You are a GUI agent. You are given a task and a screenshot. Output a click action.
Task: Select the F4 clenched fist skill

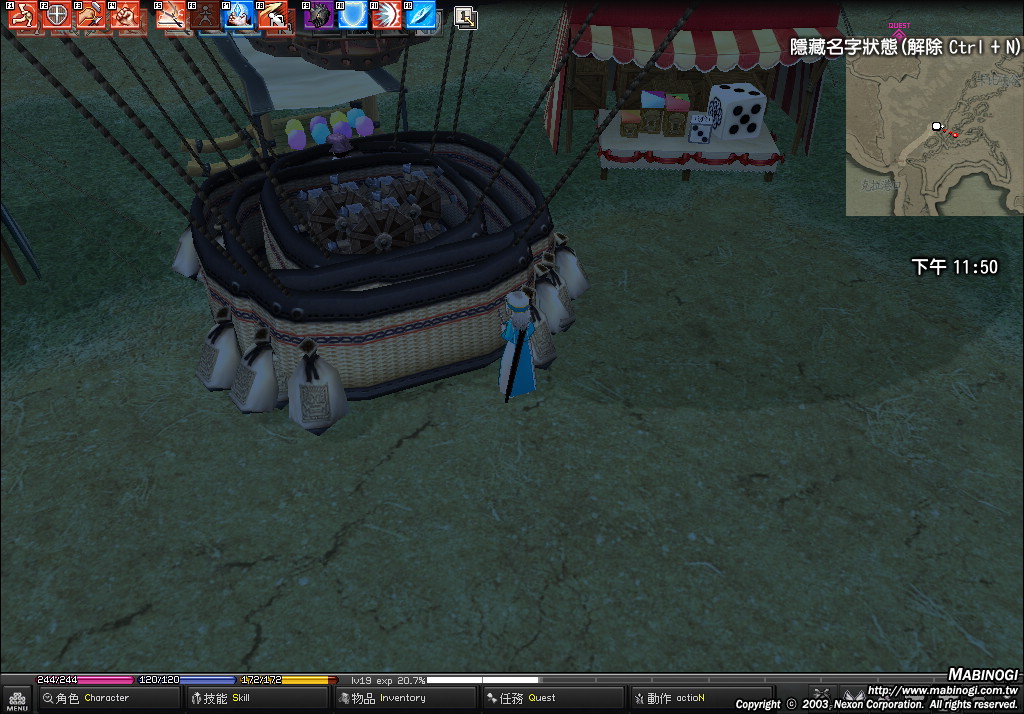pos(125,16)
